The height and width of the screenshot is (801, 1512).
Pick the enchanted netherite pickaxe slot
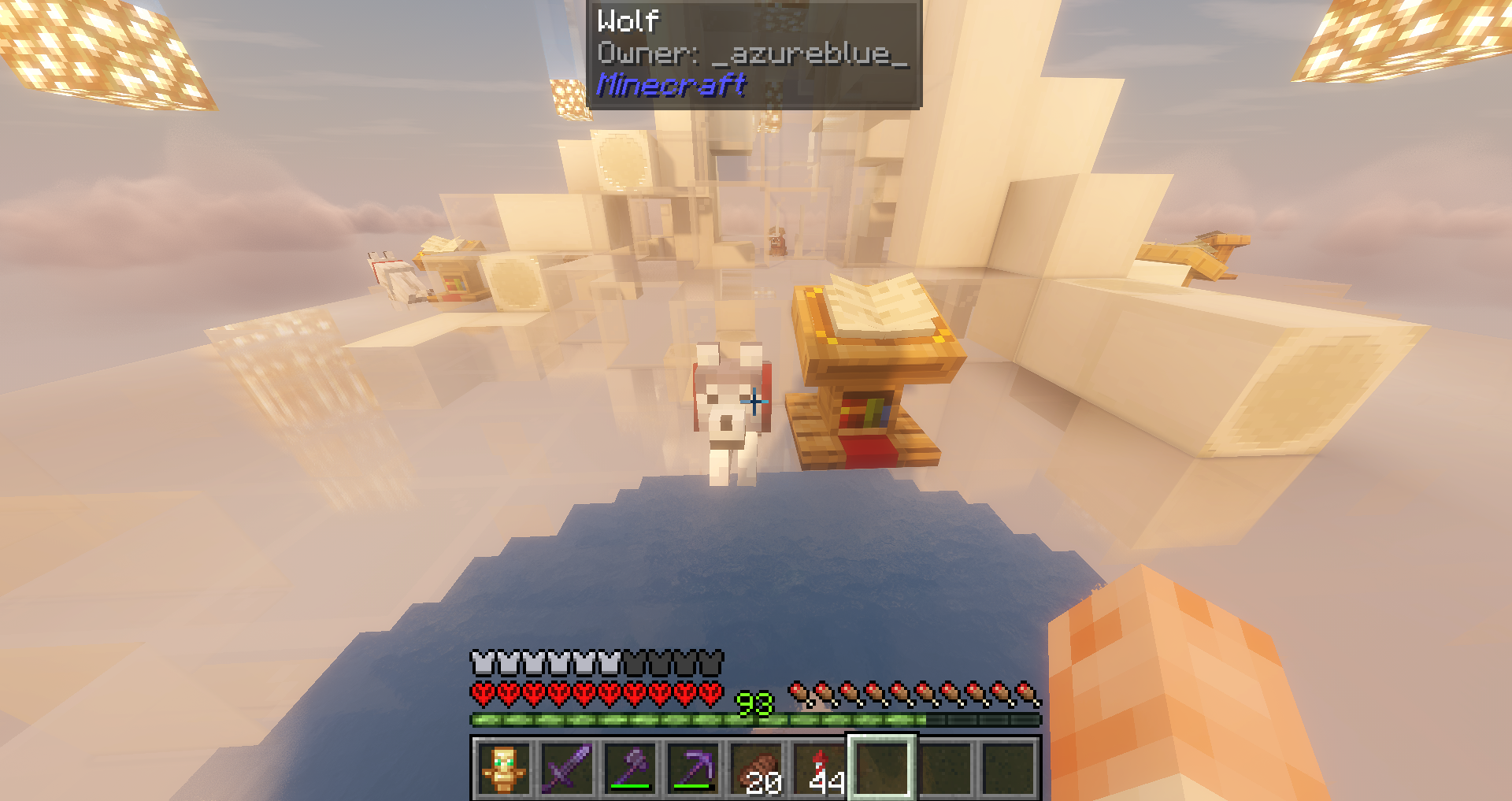[693, 768]
